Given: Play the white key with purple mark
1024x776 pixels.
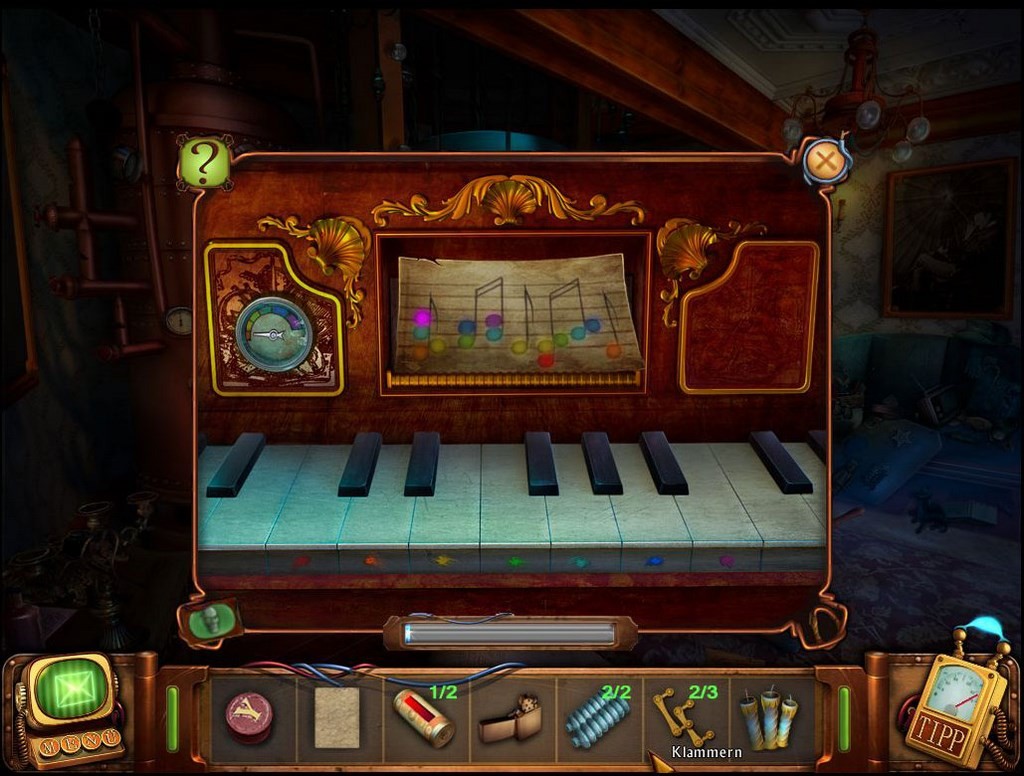Looking at the screenshot, I should point(727,520).
